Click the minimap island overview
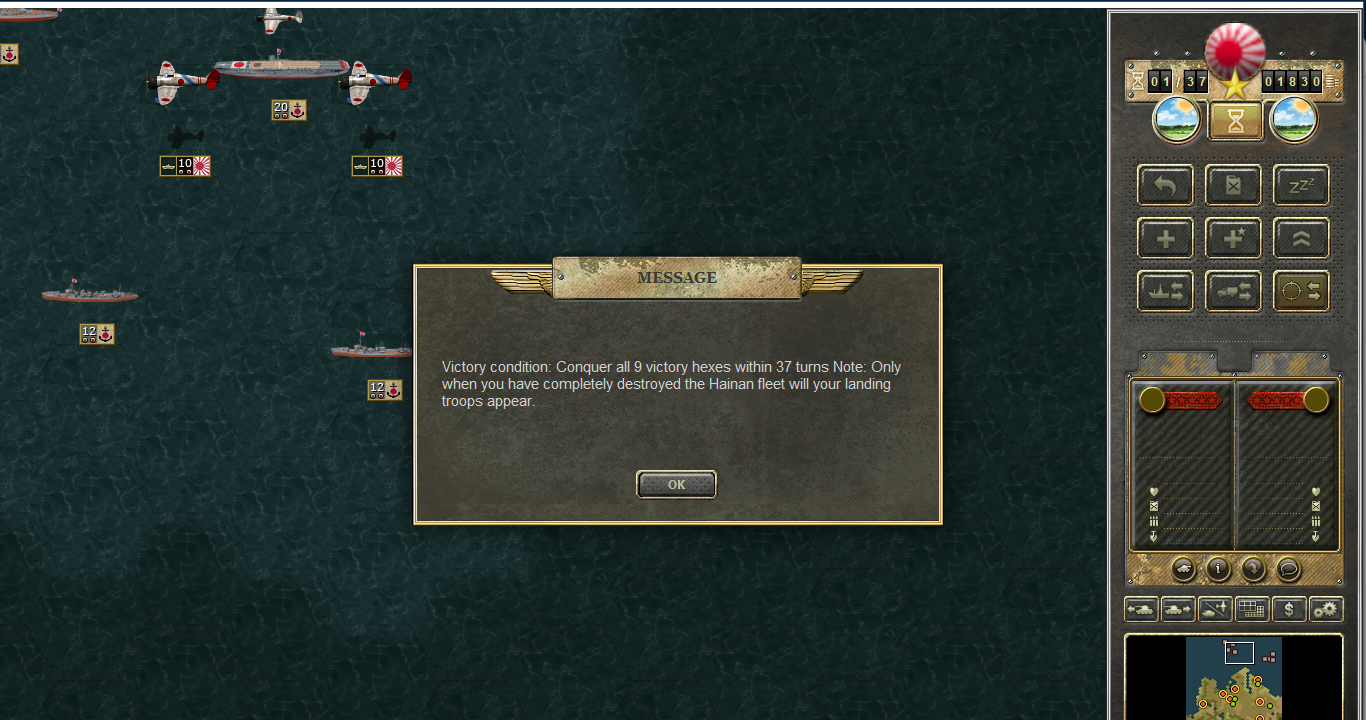Screen dimensions: 1366x720 1234,678
